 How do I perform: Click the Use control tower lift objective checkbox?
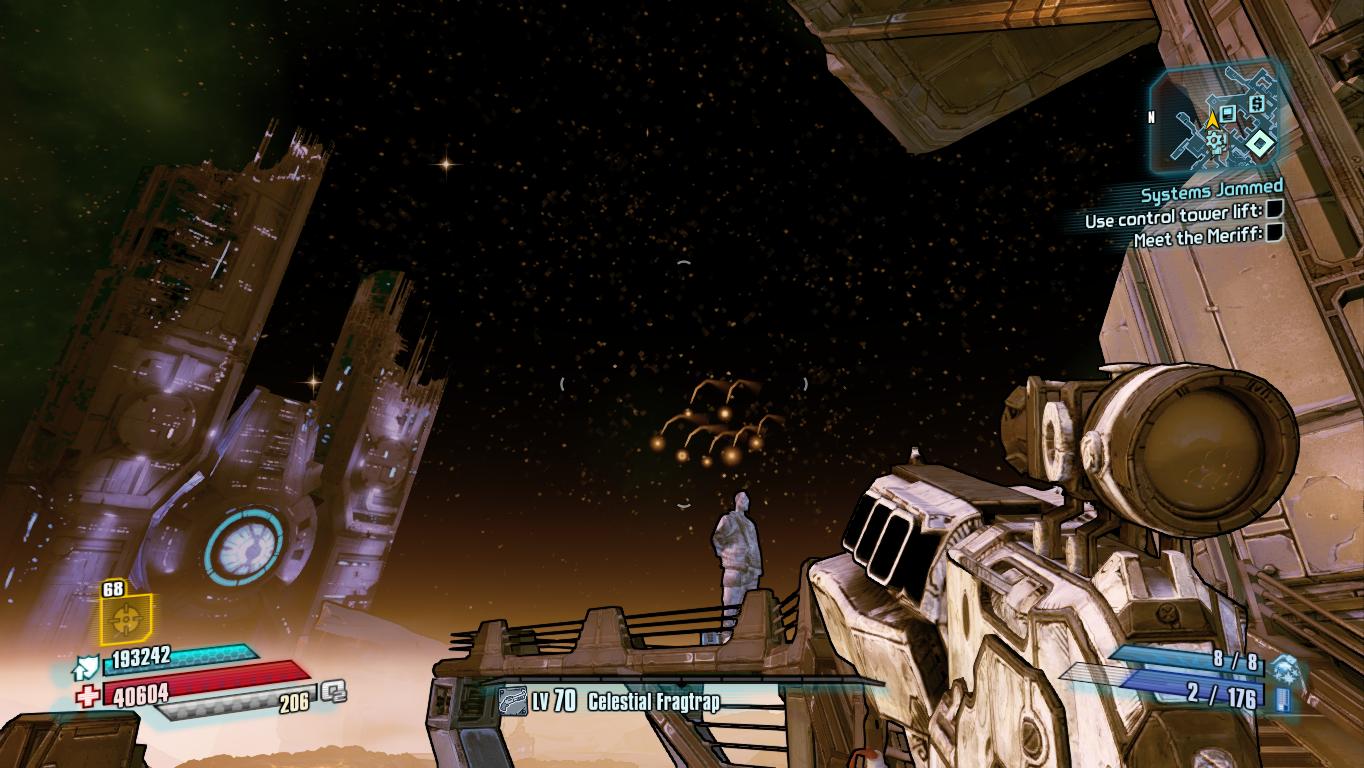pos(1274,210)
